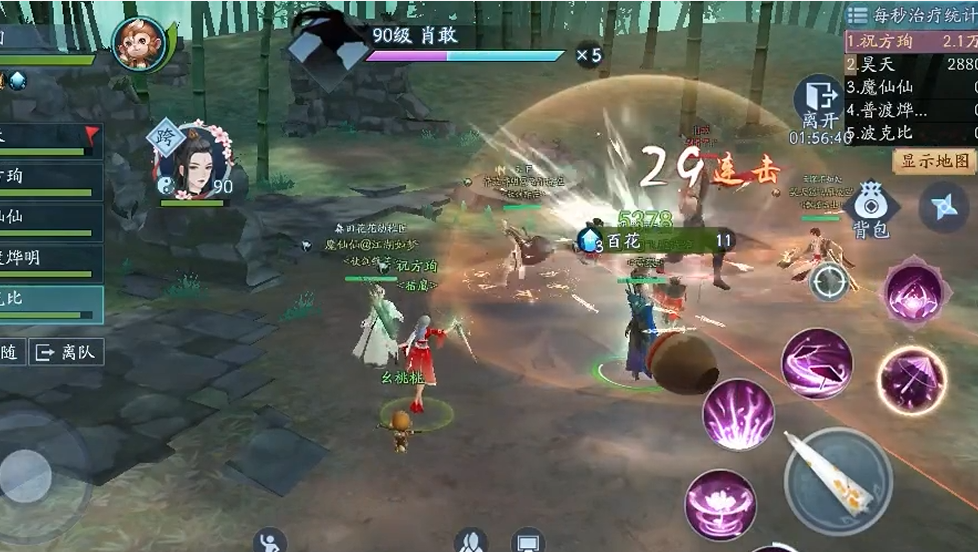Select 魔仙仙 row in healing ranking
Viewport: 978px width, 552px height.
[910, 87]
